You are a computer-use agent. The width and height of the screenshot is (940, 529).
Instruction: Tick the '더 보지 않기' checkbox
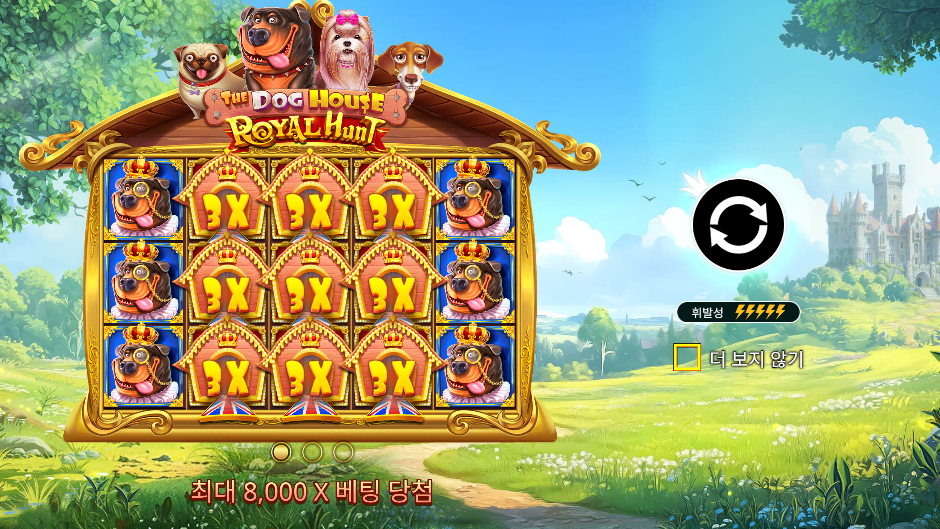coord(687,358)
